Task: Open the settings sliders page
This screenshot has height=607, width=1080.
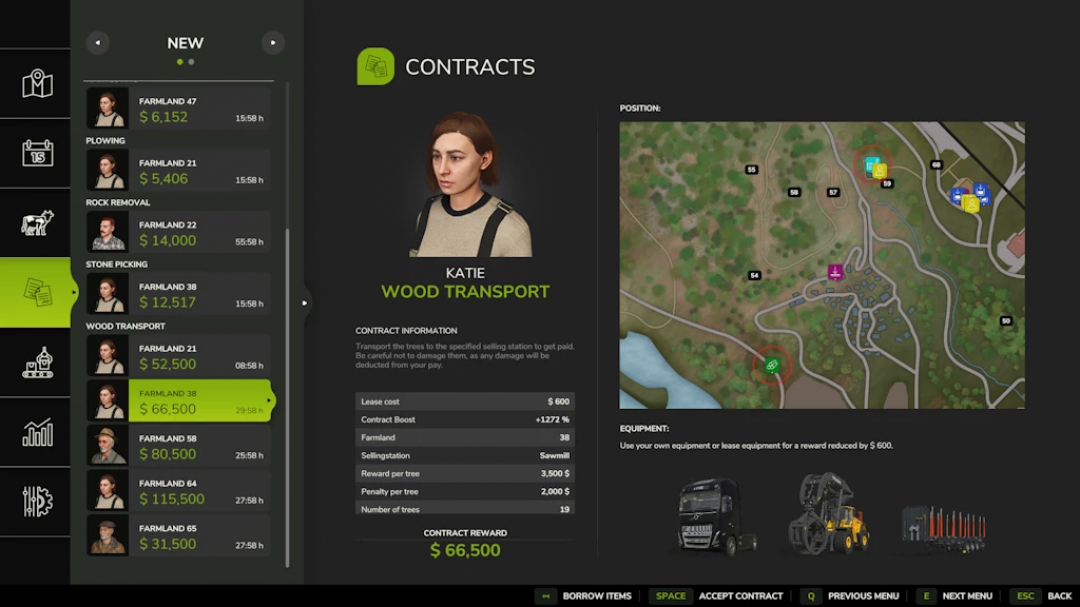Action: pyautogui.click(x=37, y=501)
